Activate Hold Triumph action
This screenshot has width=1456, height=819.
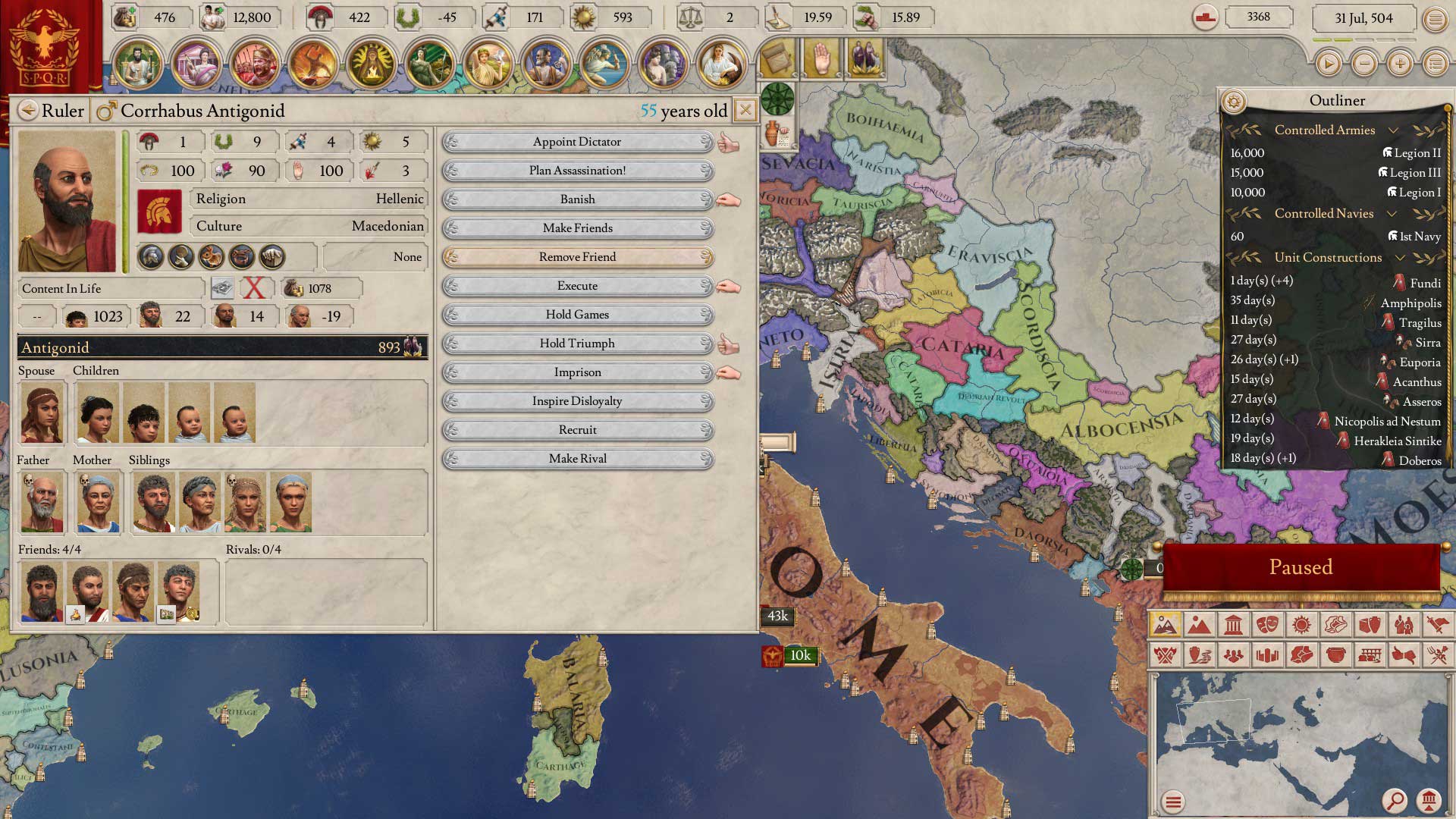pos(577,344)
